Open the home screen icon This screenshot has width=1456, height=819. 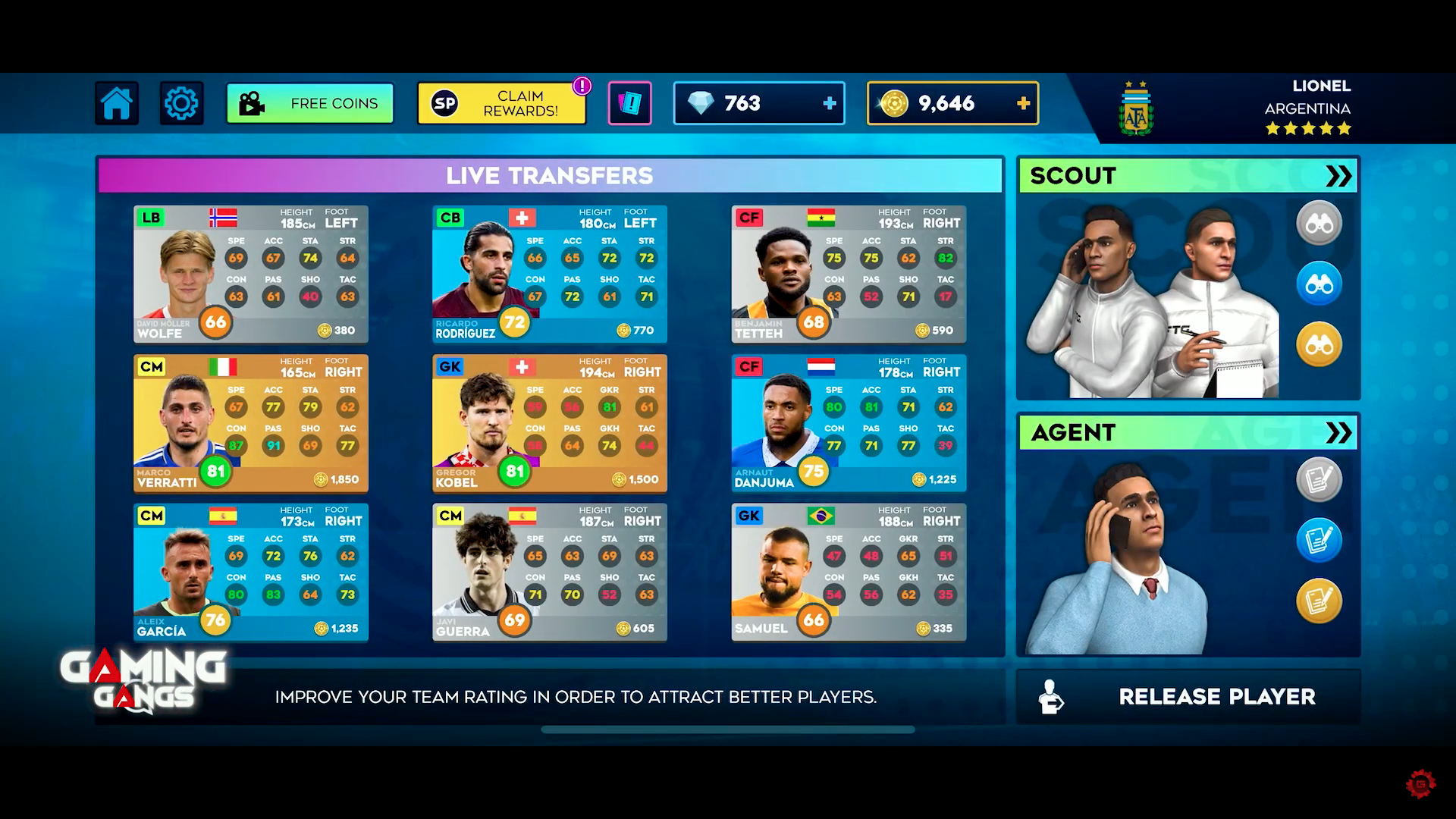tap(115, 103)
